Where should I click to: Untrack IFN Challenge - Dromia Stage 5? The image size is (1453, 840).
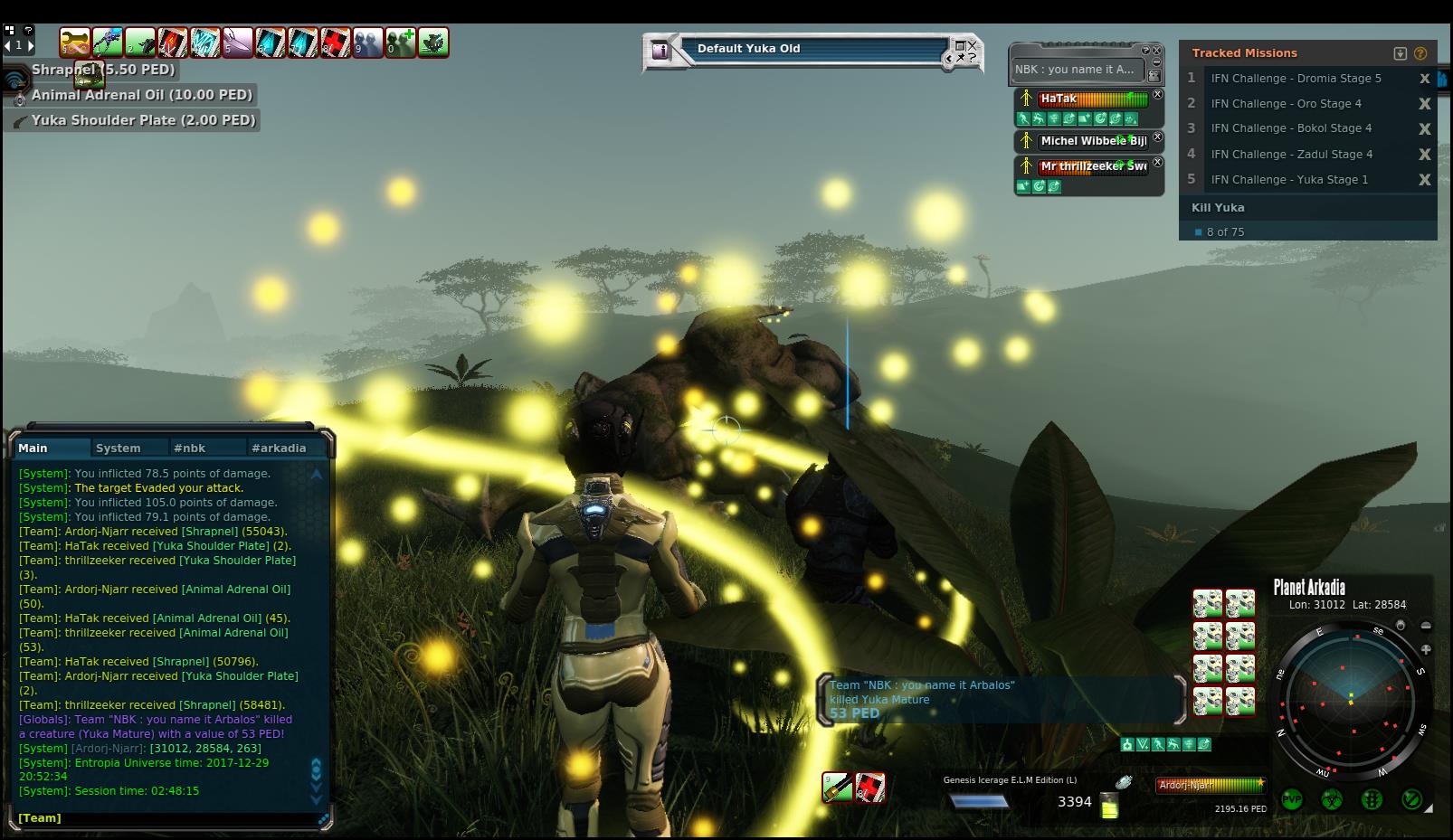[1424, 79]
